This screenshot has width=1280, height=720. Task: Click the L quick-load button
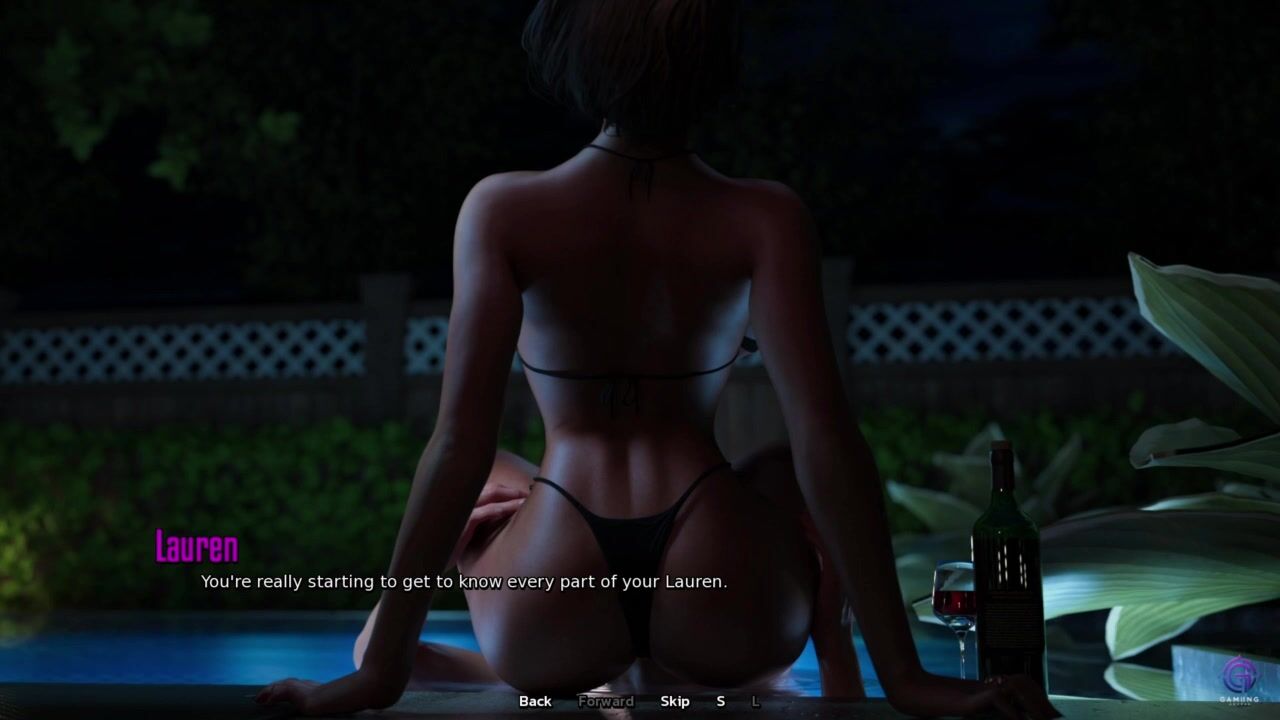755,701
